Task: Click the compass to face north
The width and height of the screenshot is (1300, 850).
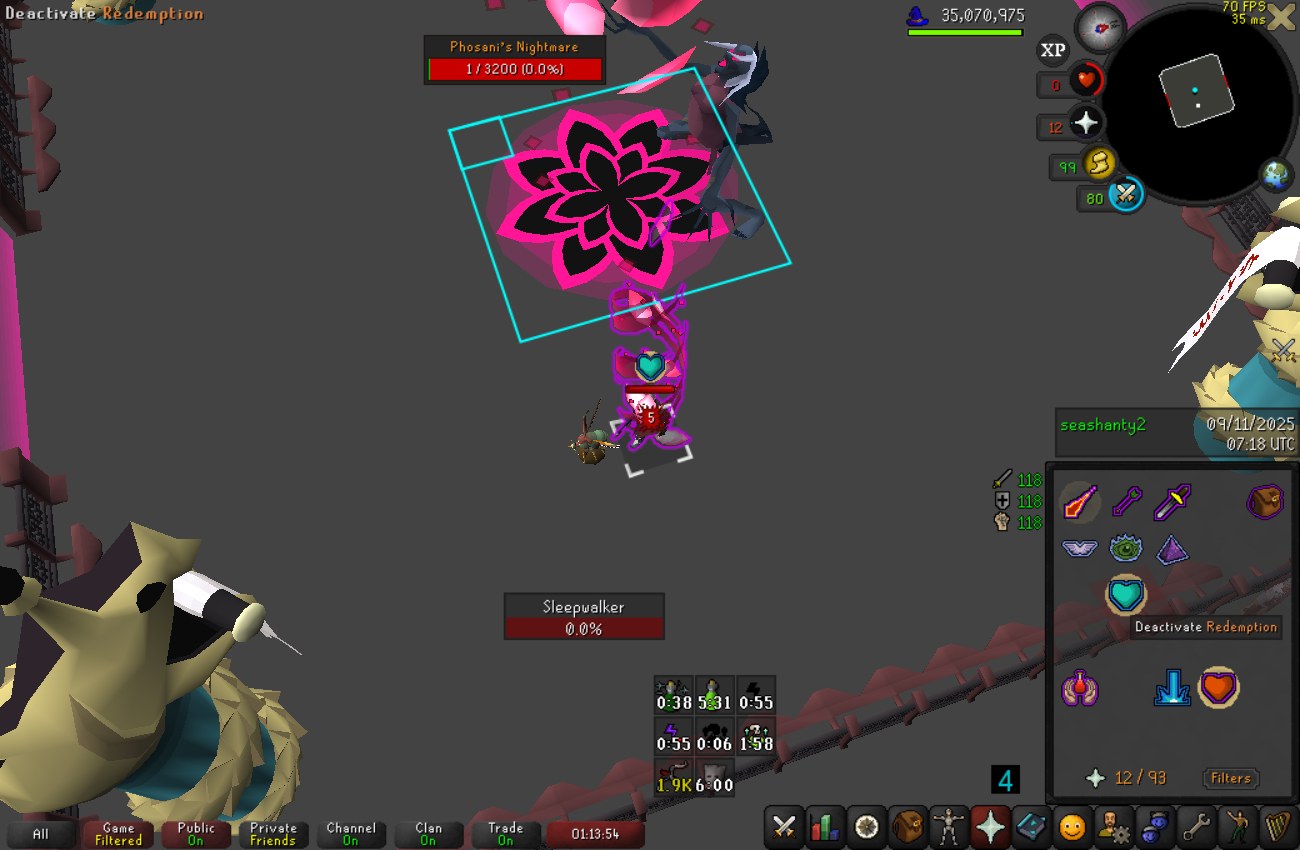Action: click(1100, 28)
